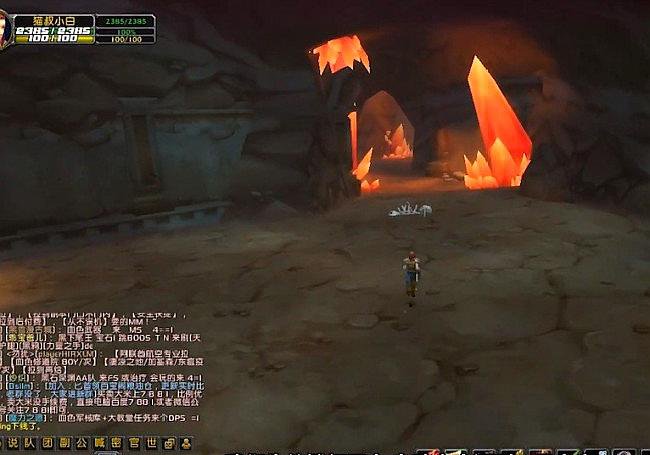Click the person silhouette chat bar icon
Image resolution: width=650 pixels, height=455 pixels.
click(x=185, y=443)
